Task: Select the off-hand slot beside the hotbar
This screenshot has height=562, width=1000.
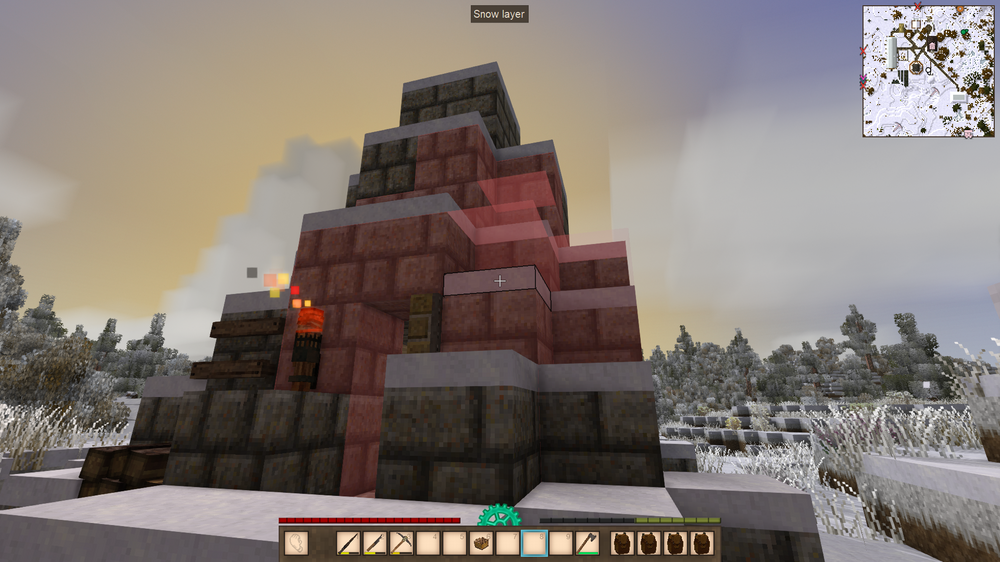Action: coord(297,543)
